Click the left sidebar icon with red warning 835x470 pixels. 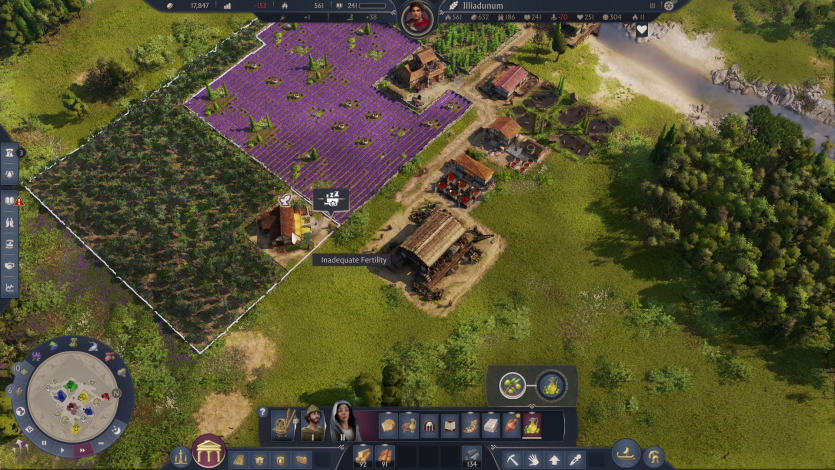[10, 200]
